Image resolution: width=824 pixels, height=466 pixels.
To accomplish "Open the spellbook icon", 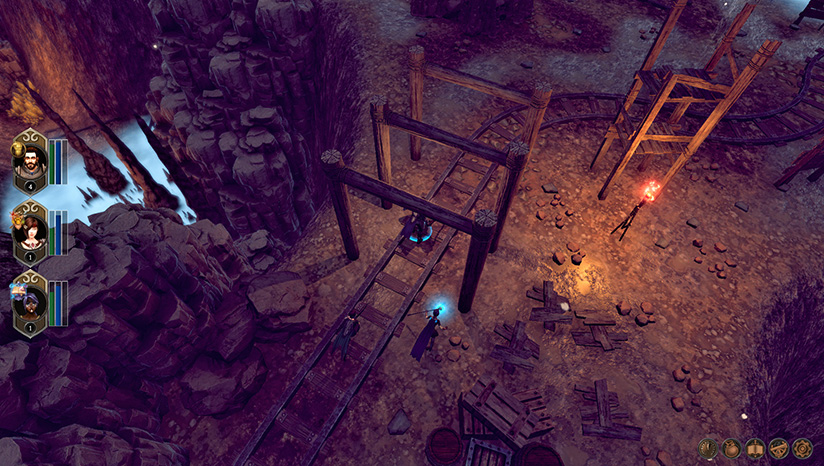I will (756, 447).
